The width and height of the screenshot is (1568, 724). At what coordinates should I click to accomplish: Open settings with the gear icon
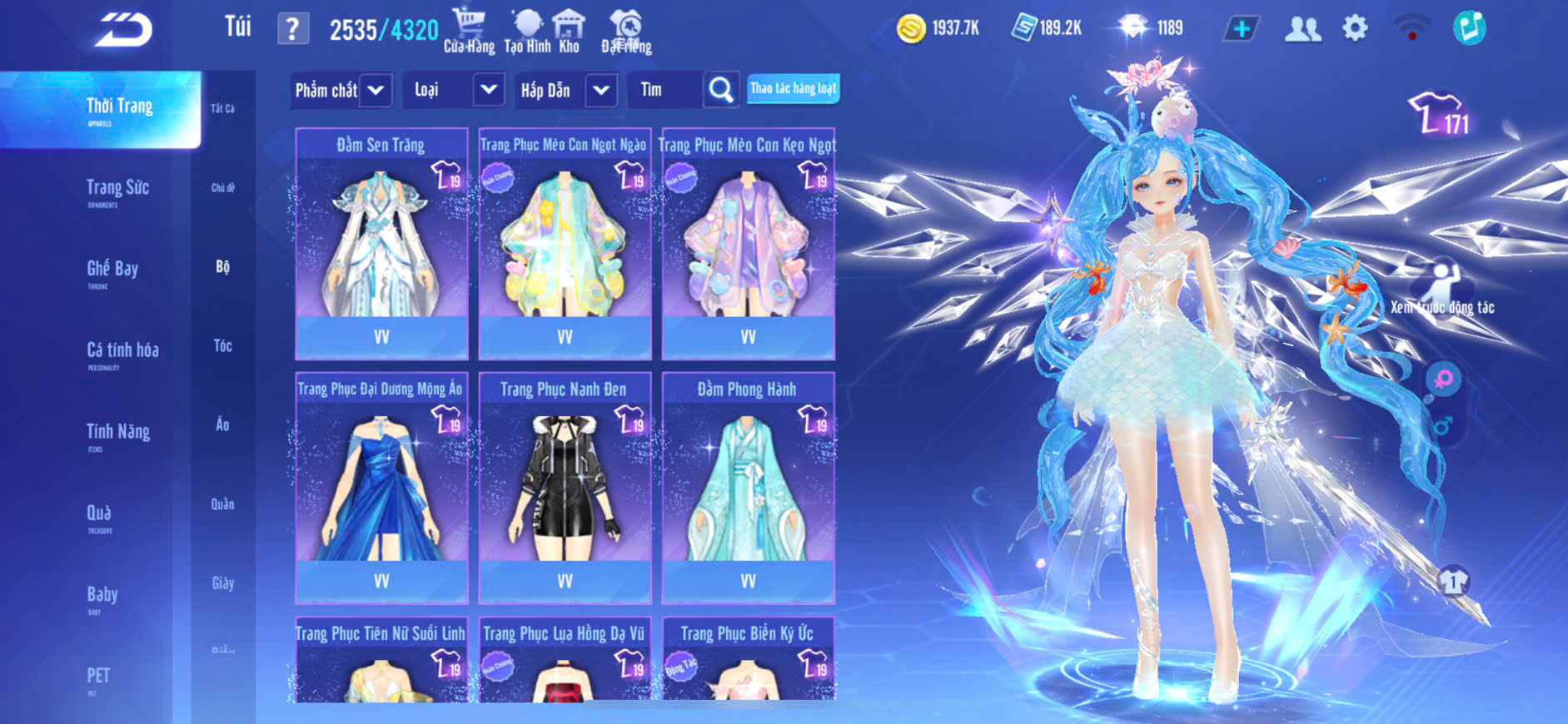point(1355,28)
